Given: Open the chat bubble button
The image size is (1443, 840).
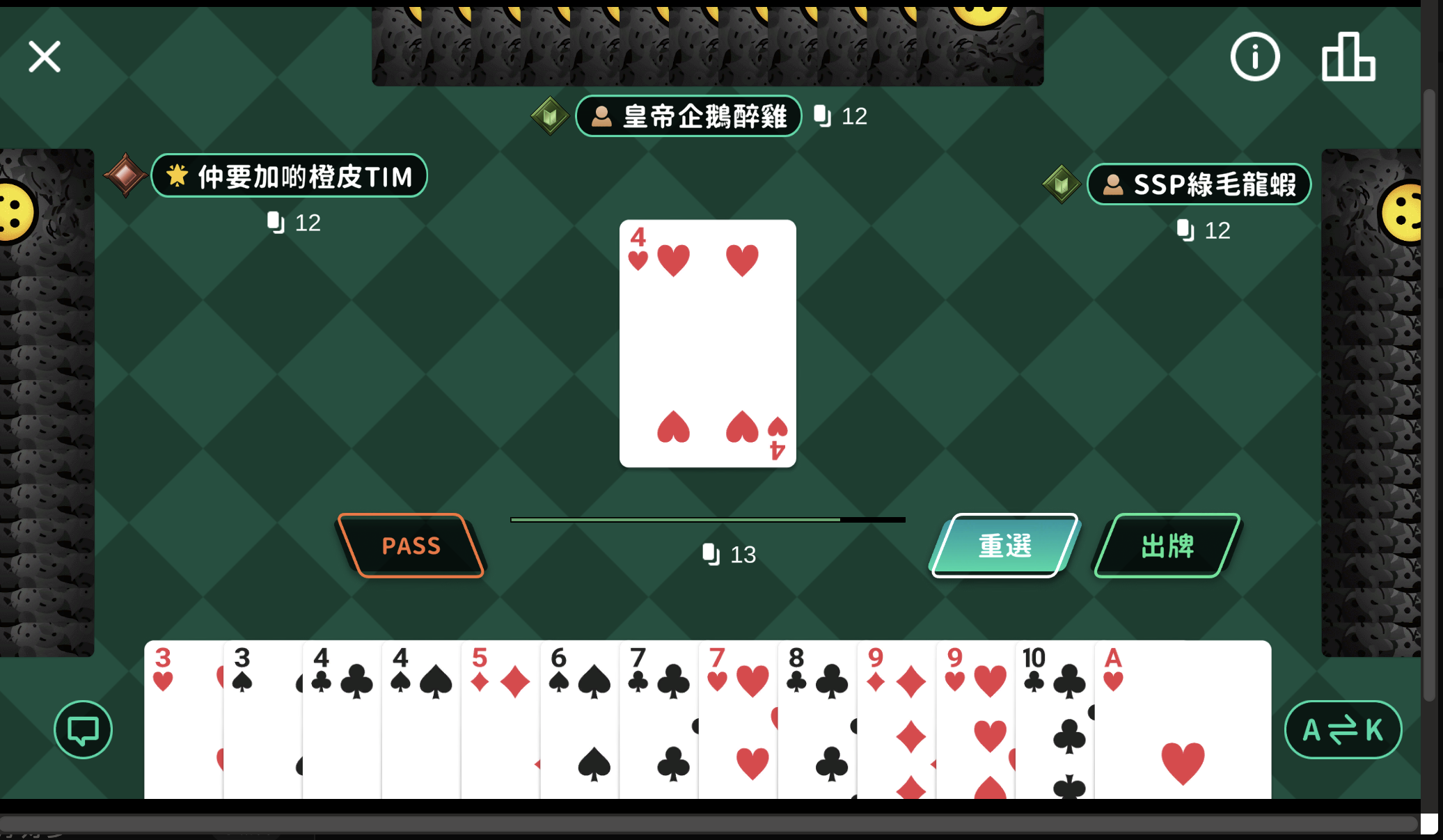Looking at the screenshot, I should [x=83, y=729].
